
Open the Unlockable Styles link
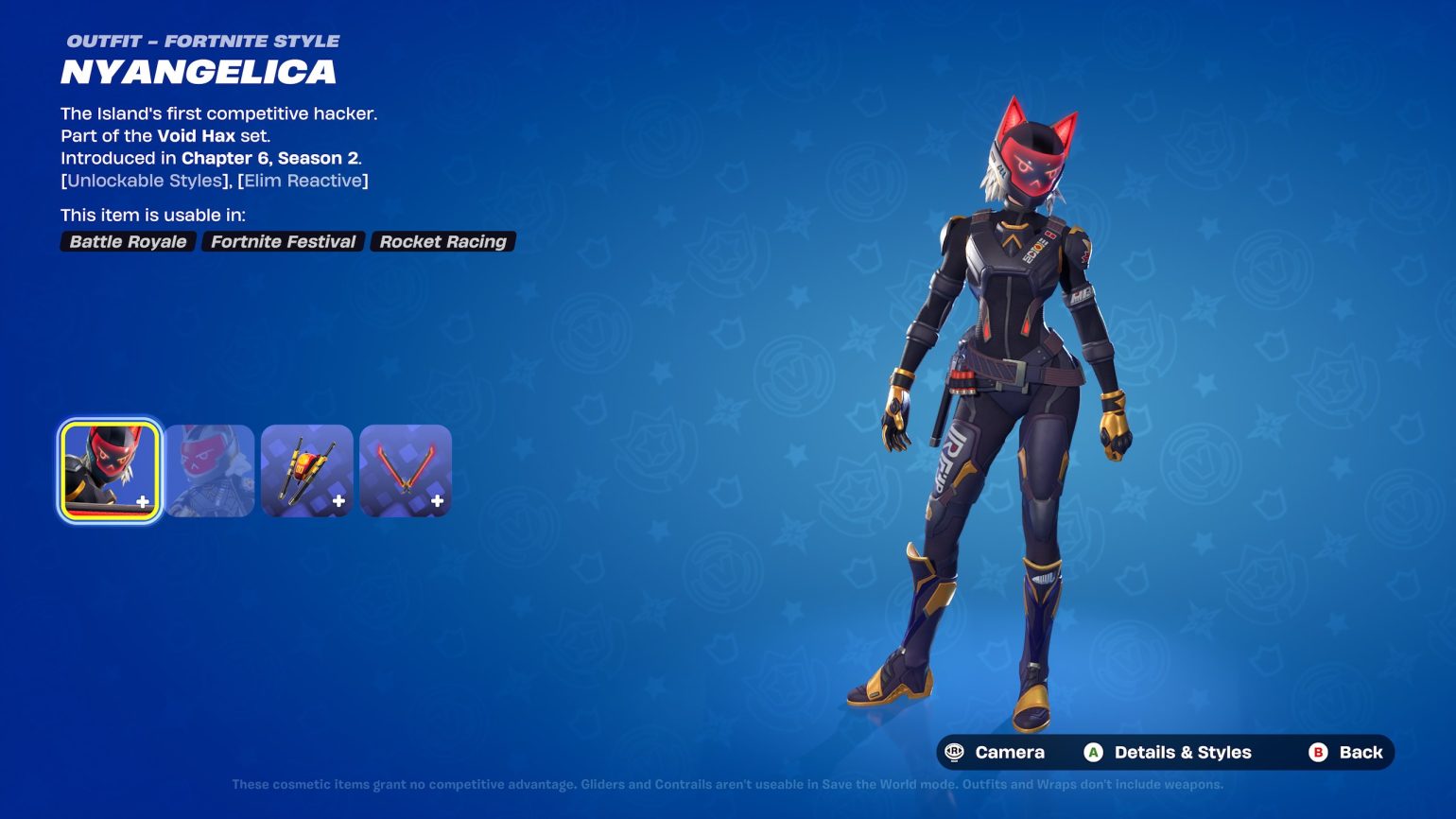[145, 181]
